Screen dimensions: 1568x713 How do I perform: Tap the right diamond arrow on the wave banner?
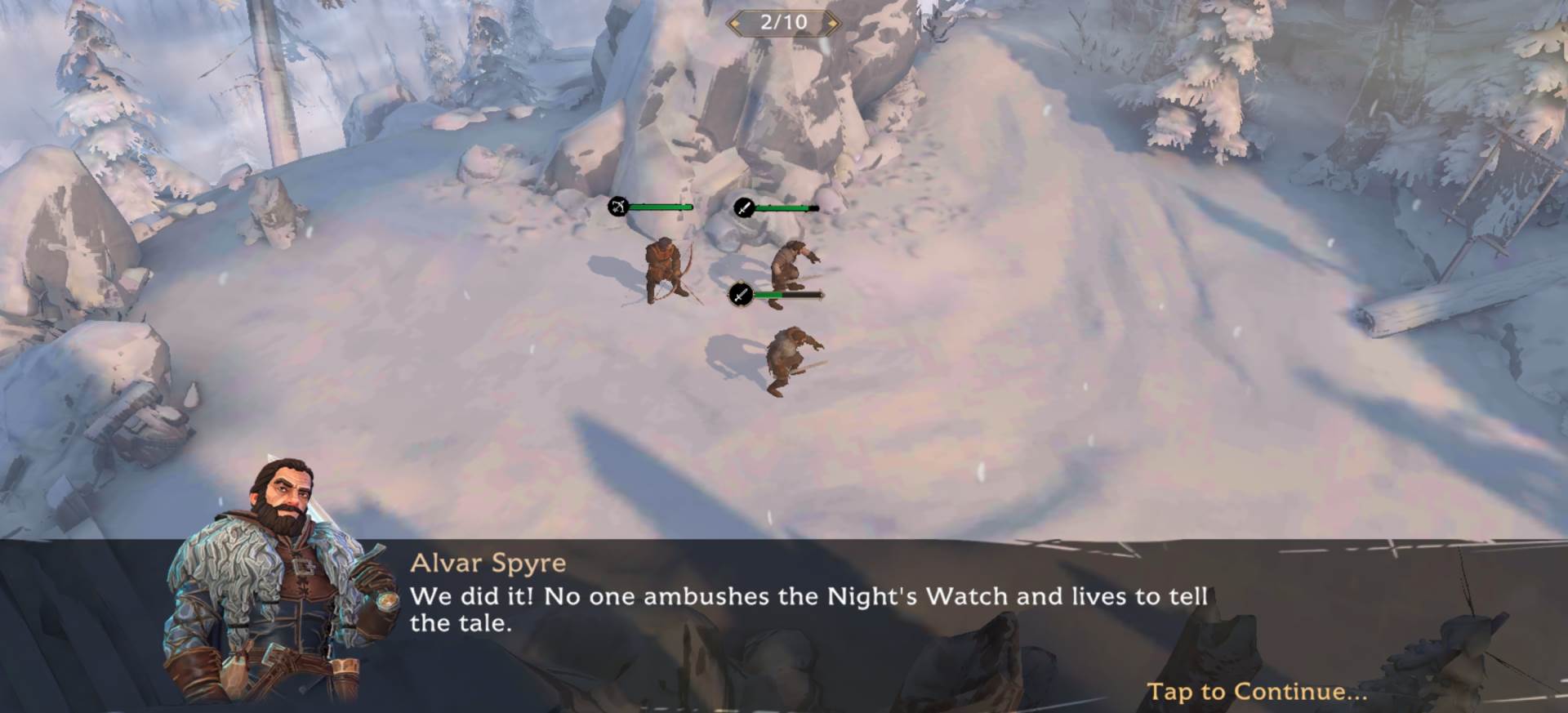(830, 23)
